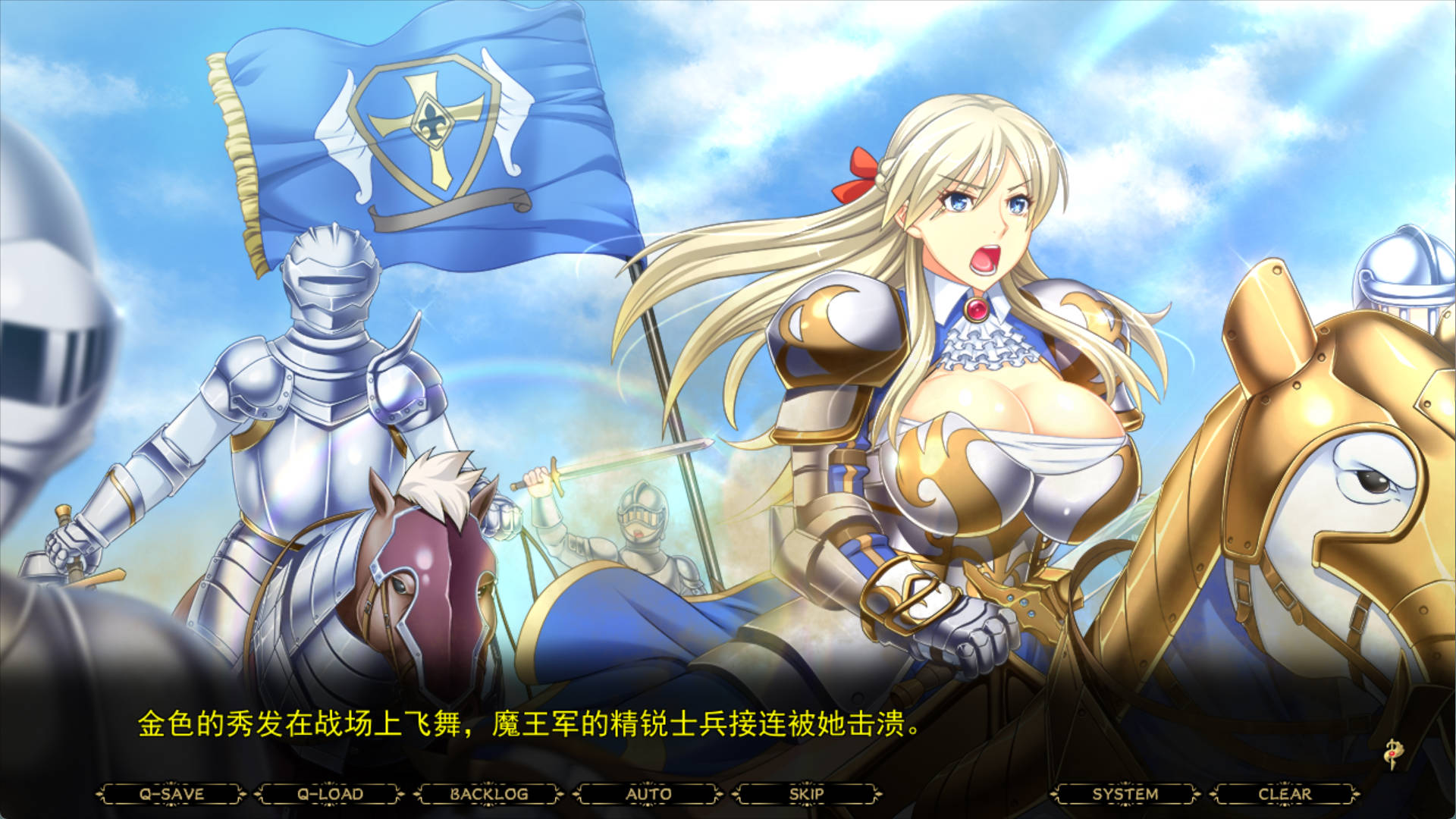Viewport: 1456px width, 819px height.
Task: Click the flourish ornament left of SYSTEM
Action: (1054, 792)
